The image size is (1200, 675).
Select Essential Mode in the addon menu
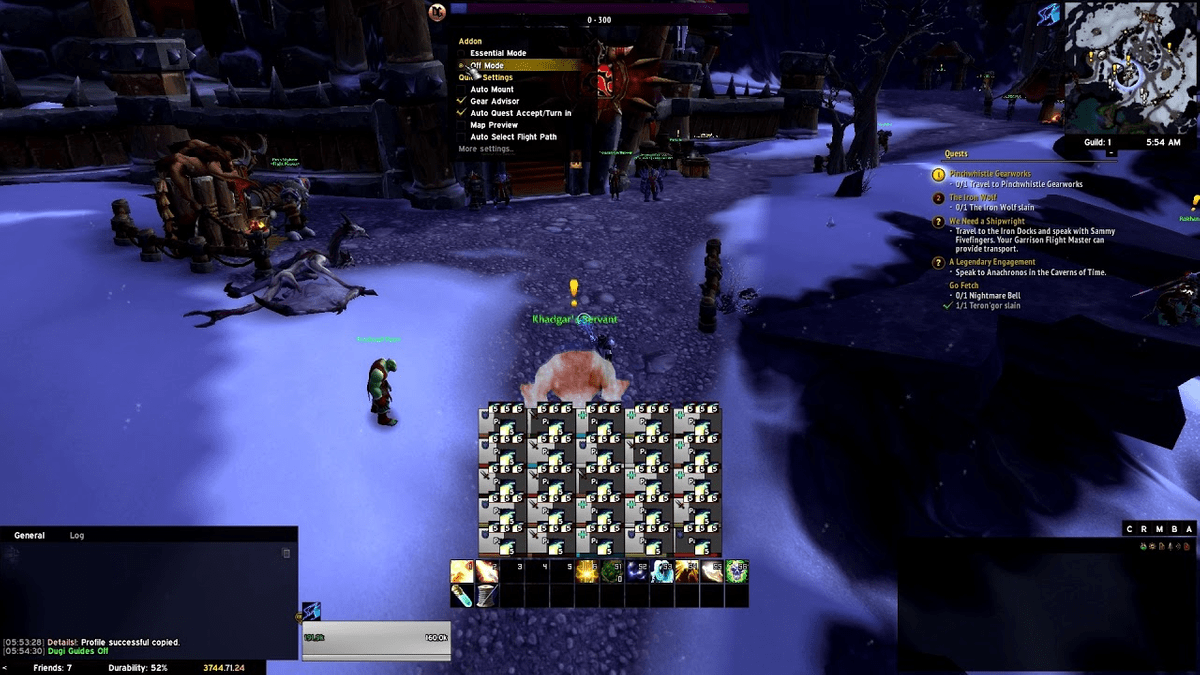pyautogui.click(x=498, y=53)
